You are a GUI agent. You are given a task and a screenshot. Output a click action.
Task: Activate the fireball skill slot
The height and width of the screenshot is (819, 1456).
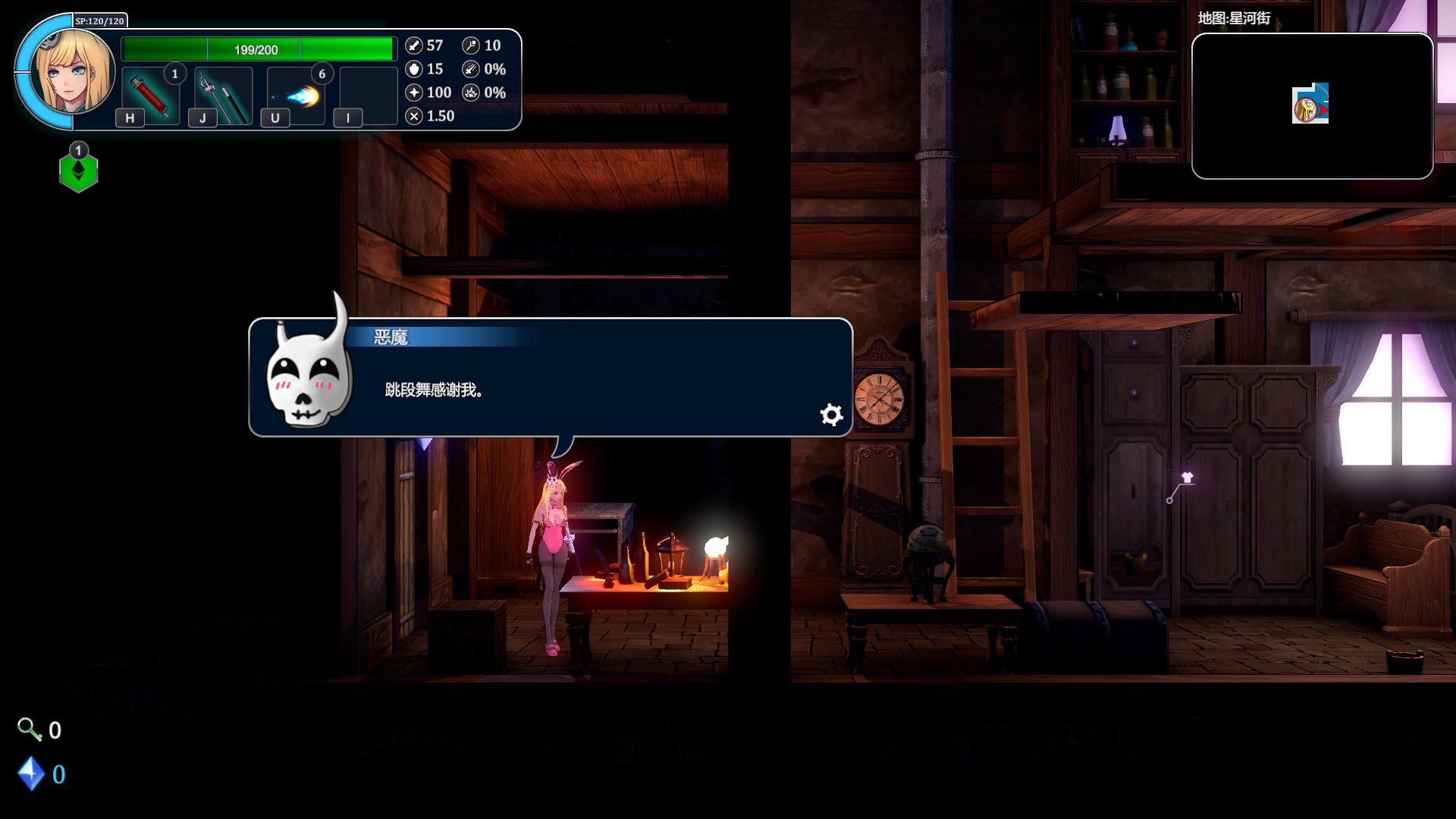point(296,96)
